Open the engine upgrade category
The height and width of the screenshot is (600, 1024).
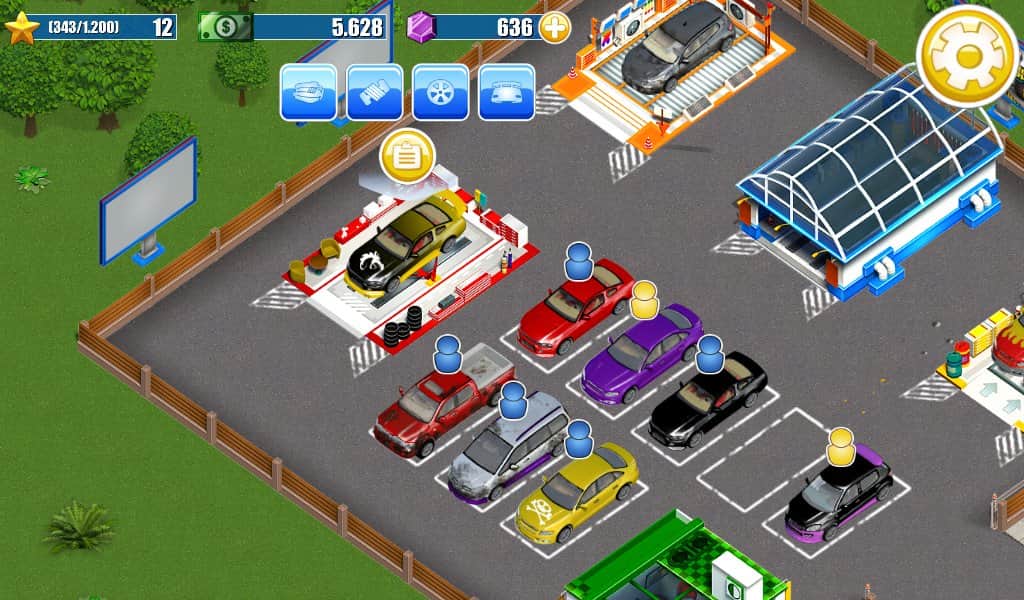coord(308,92)
